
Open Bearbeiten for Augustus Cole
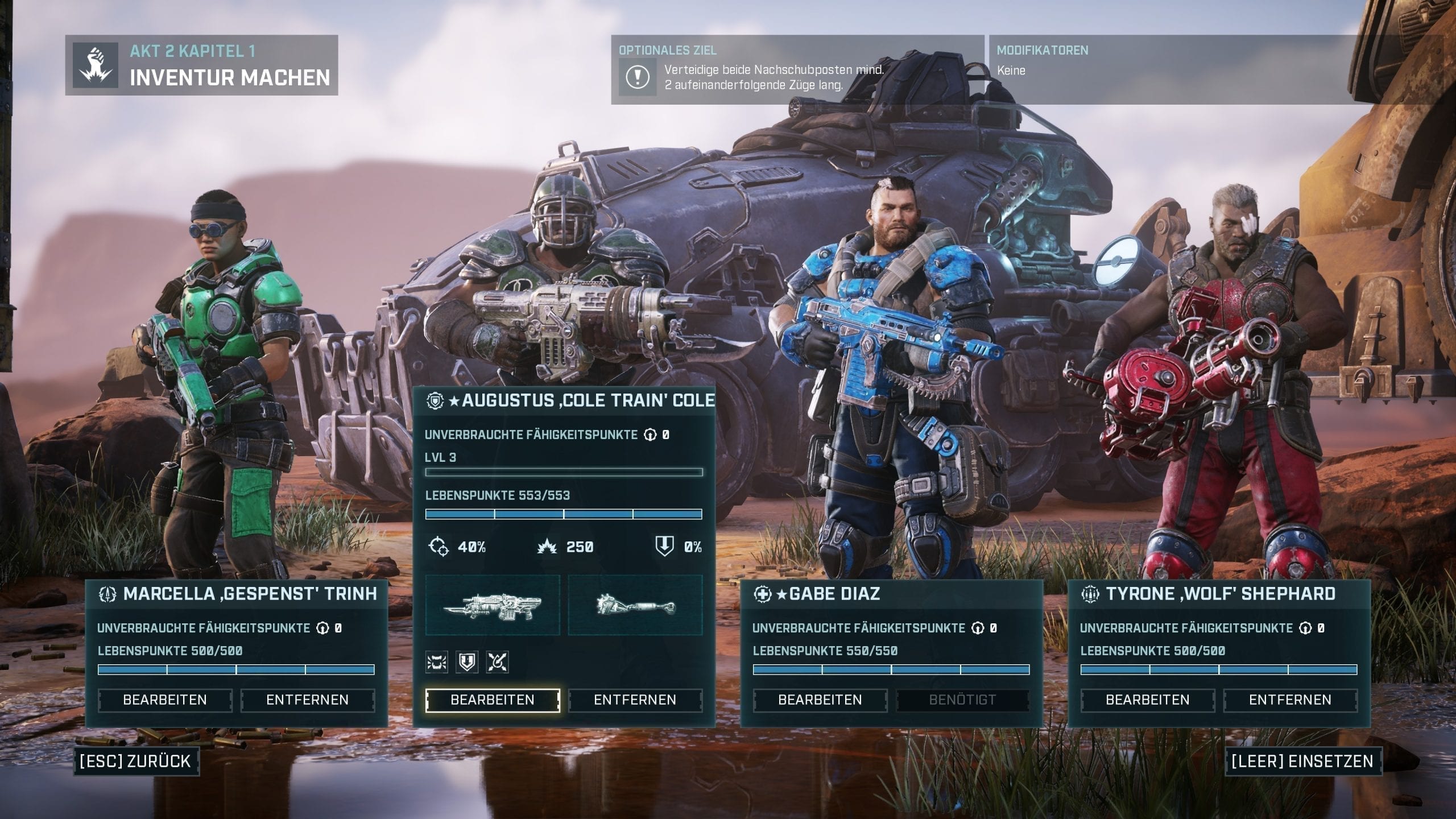(x=493, y=700)
